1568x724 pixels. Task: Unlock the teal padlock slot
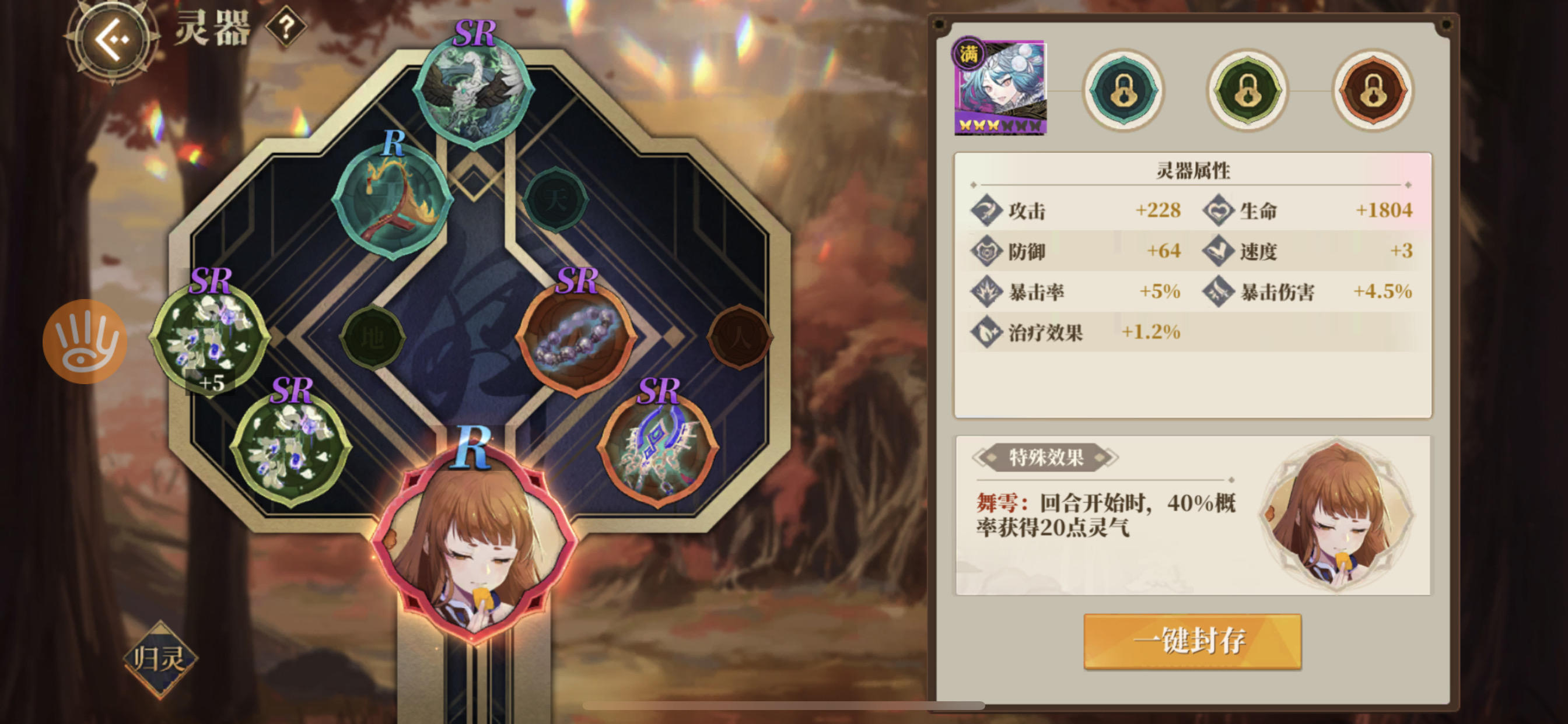pos(1123,92)
